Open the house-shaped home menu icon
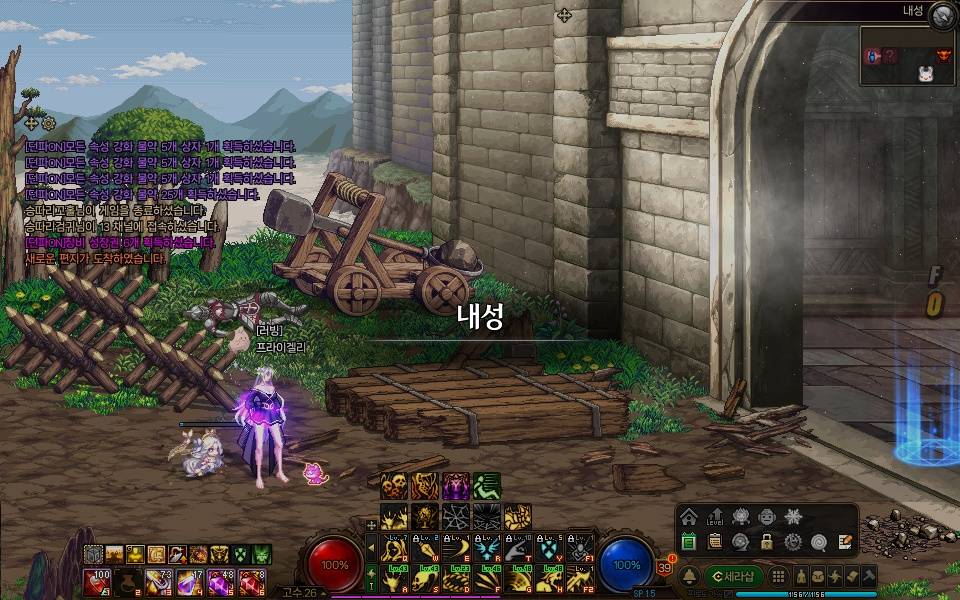 [x=688, y=517]
